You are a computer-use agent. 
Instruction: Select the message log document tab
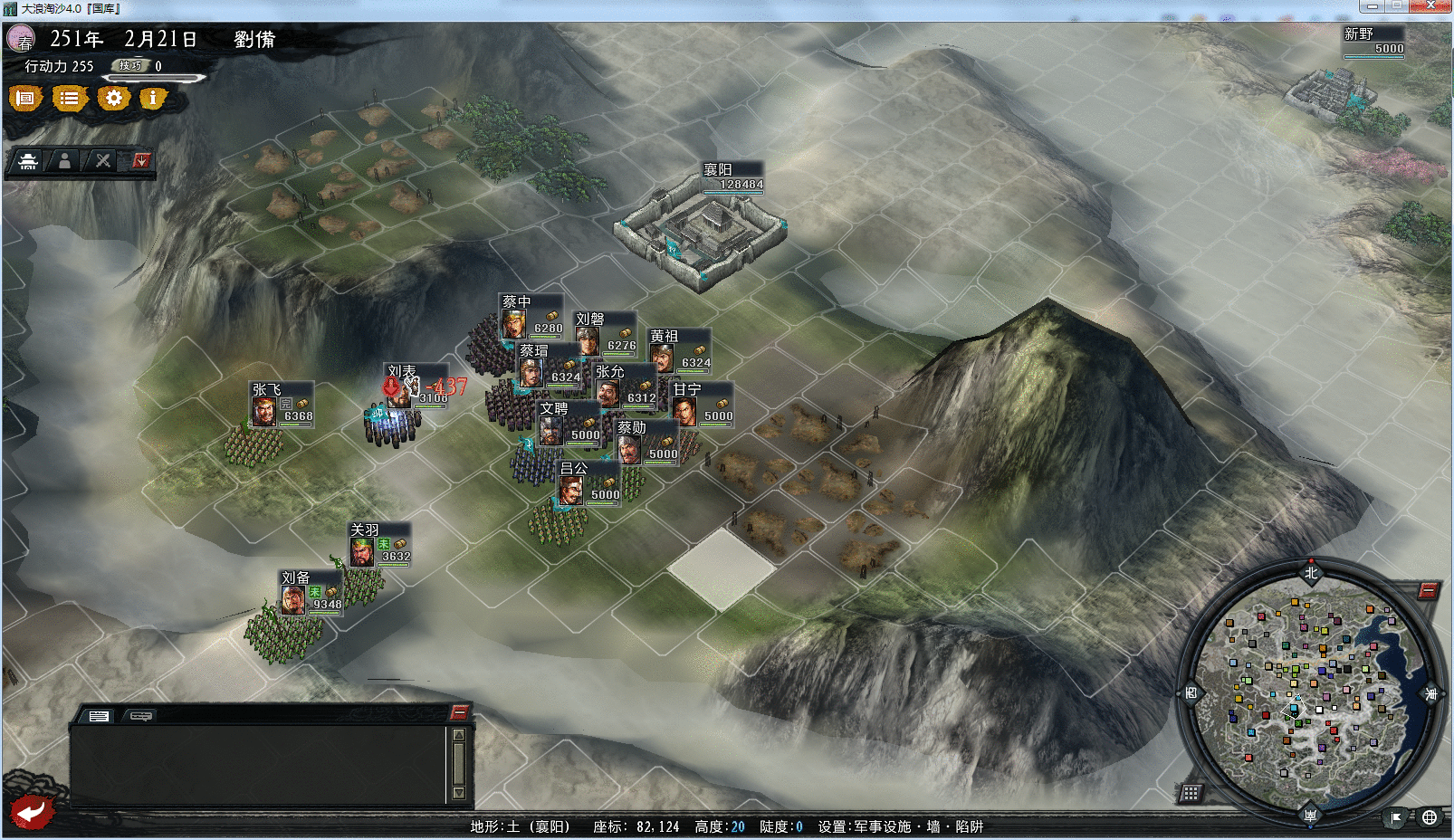tap(99, 716)
